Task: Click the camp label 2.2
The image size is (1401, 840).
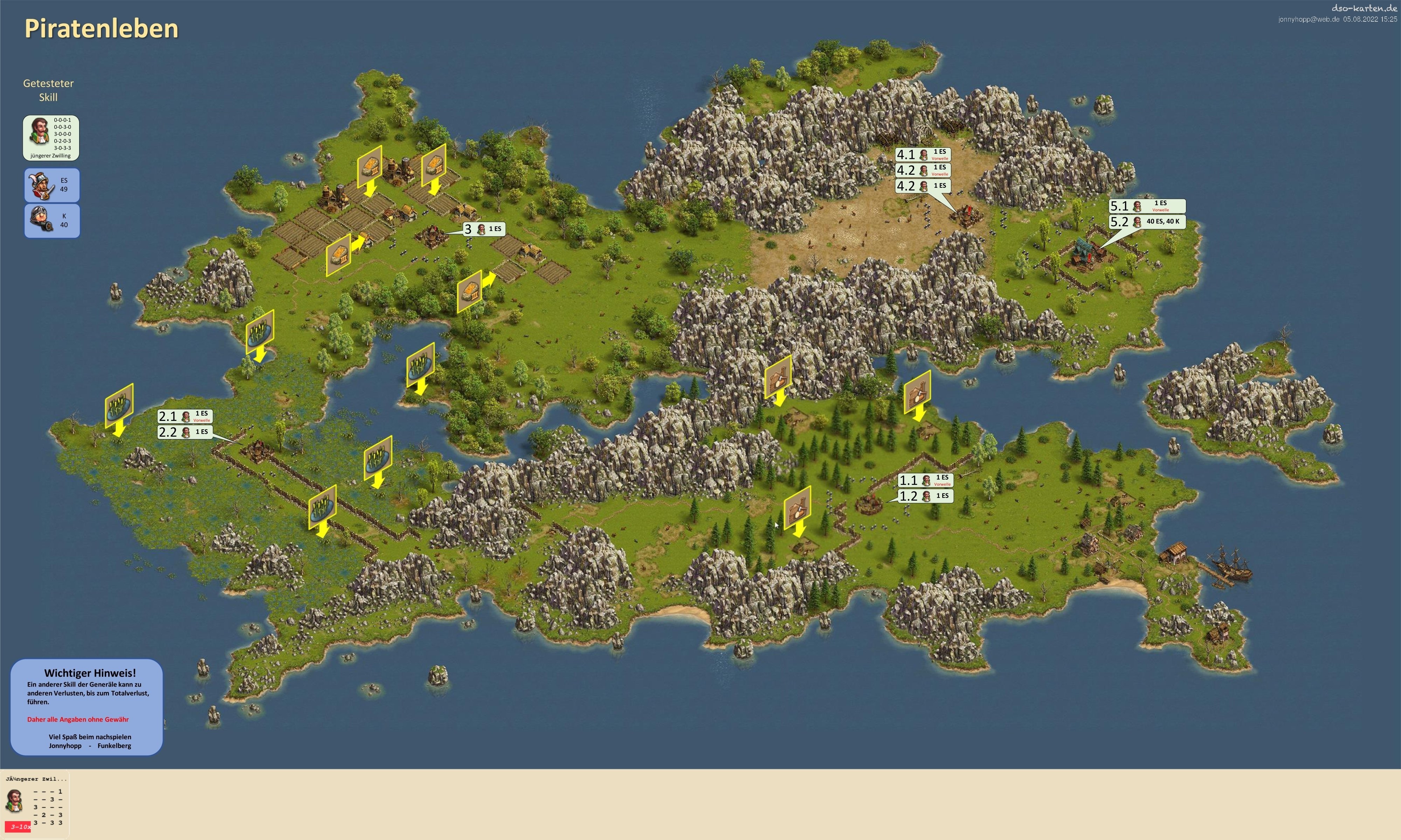Action: tap(185, 432)
